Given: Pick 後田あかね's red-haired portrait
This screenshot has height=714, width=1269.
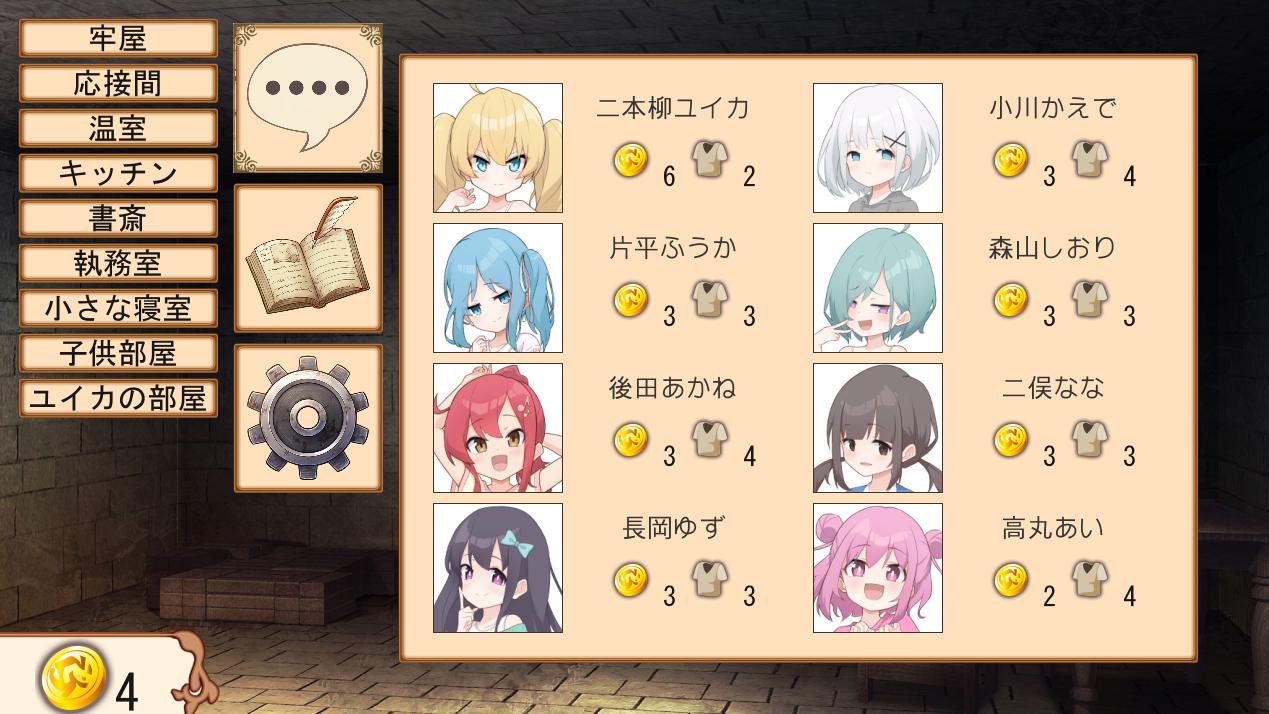Looking at the screenshot, I should pos(498,428).
